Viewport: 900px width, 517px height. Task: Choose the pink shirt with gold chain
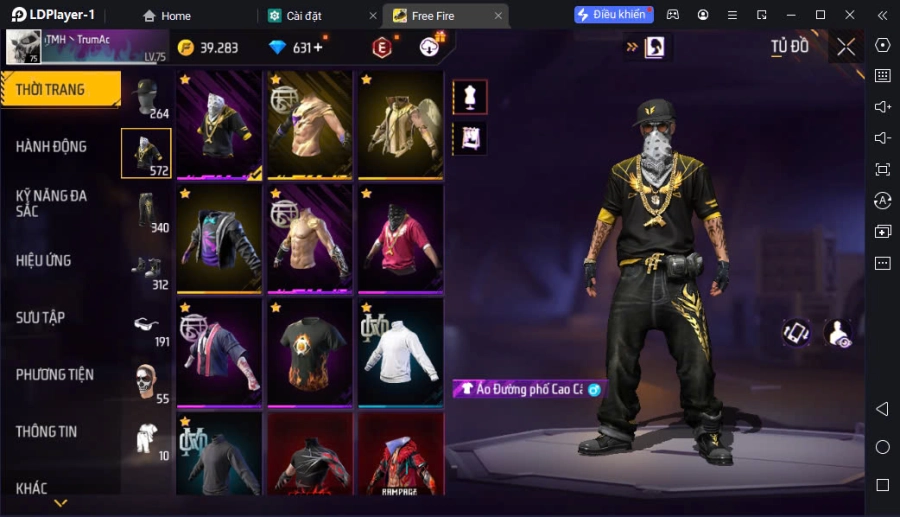[x=400, y=238]
